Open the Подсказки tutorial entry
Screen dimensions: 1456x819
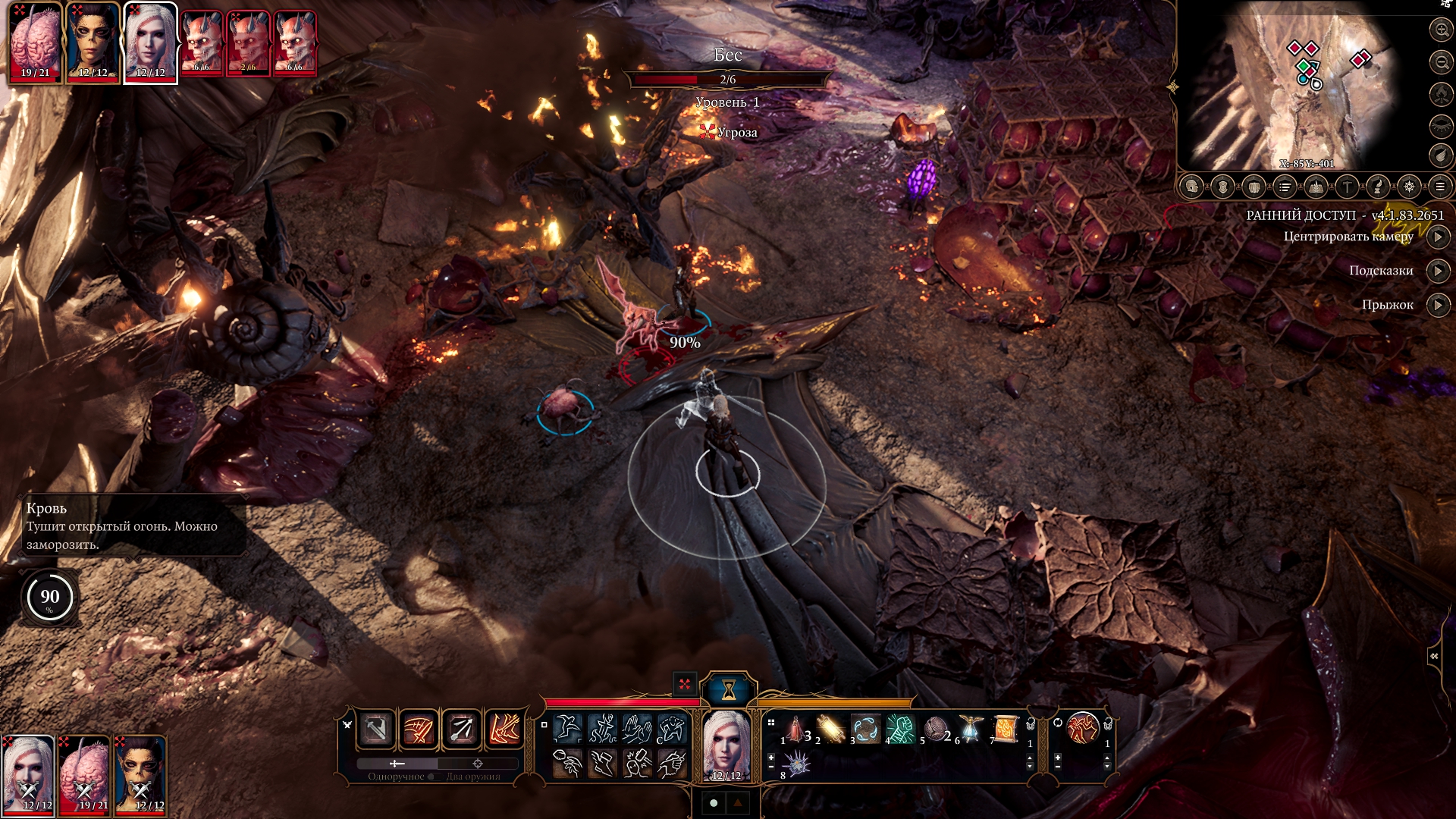(1438, 271)
